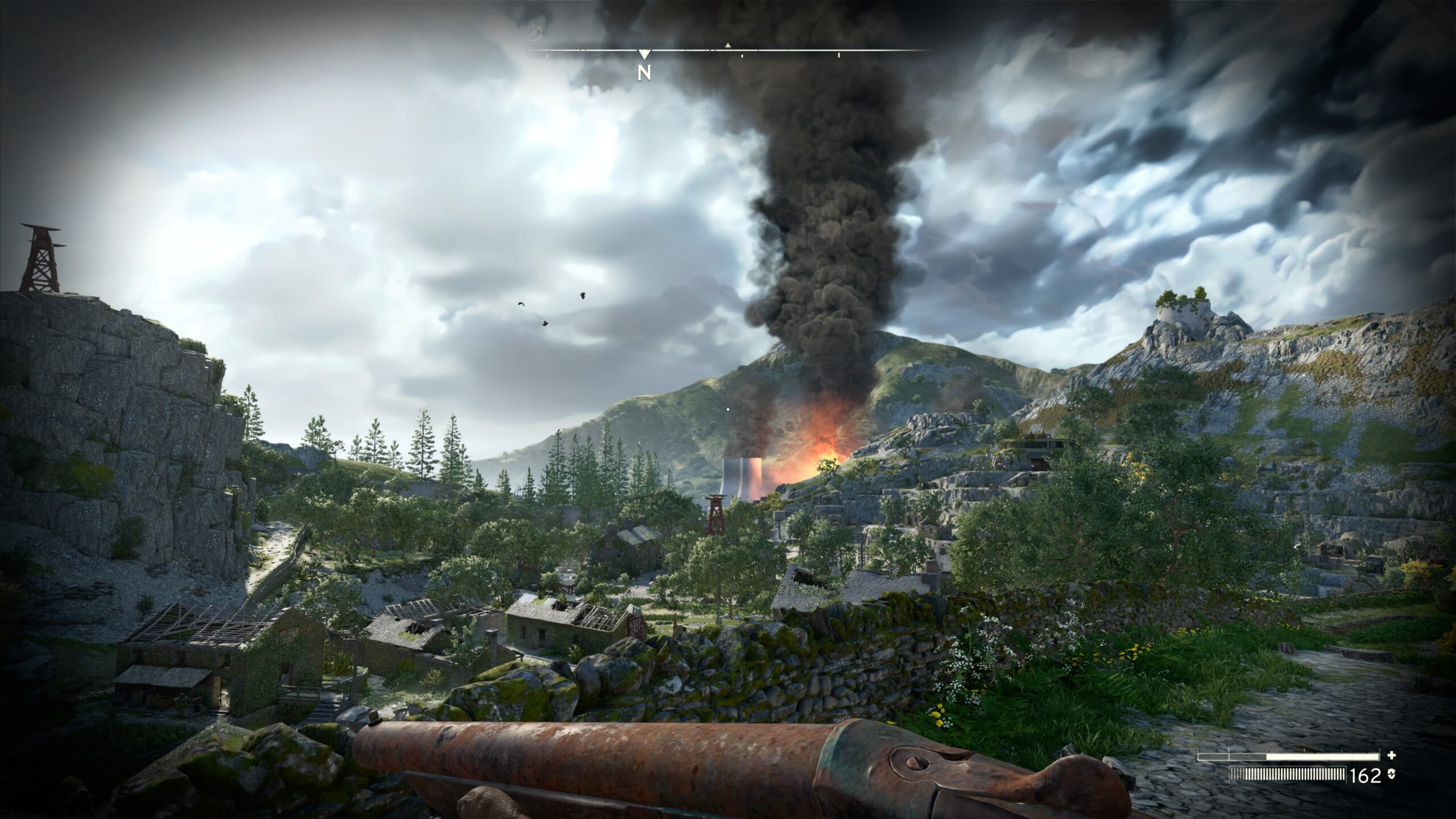Click the health cross icon

(x=1392, y=755)
